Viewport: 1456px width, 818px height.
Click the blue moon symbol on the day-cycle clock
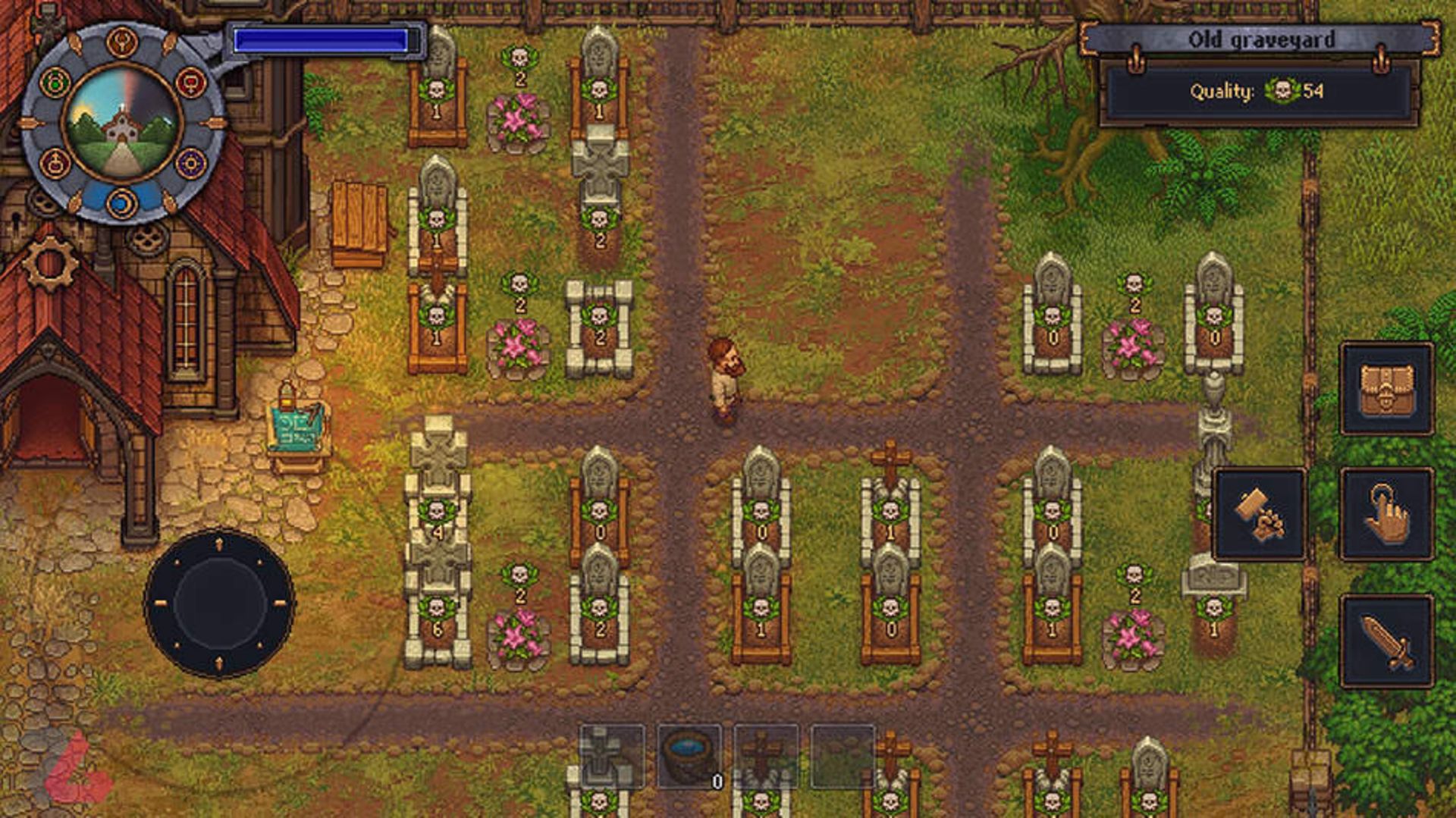coord(123,202)
